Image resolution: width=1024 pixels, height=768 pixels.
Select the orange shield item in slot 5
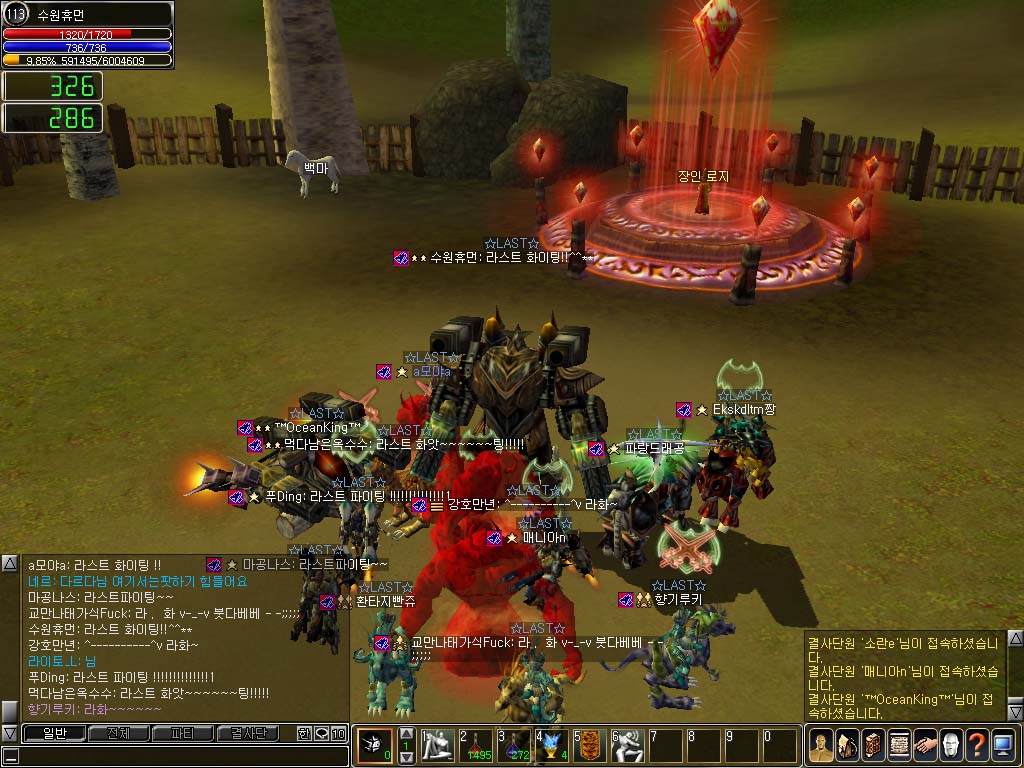pos(591,746)
